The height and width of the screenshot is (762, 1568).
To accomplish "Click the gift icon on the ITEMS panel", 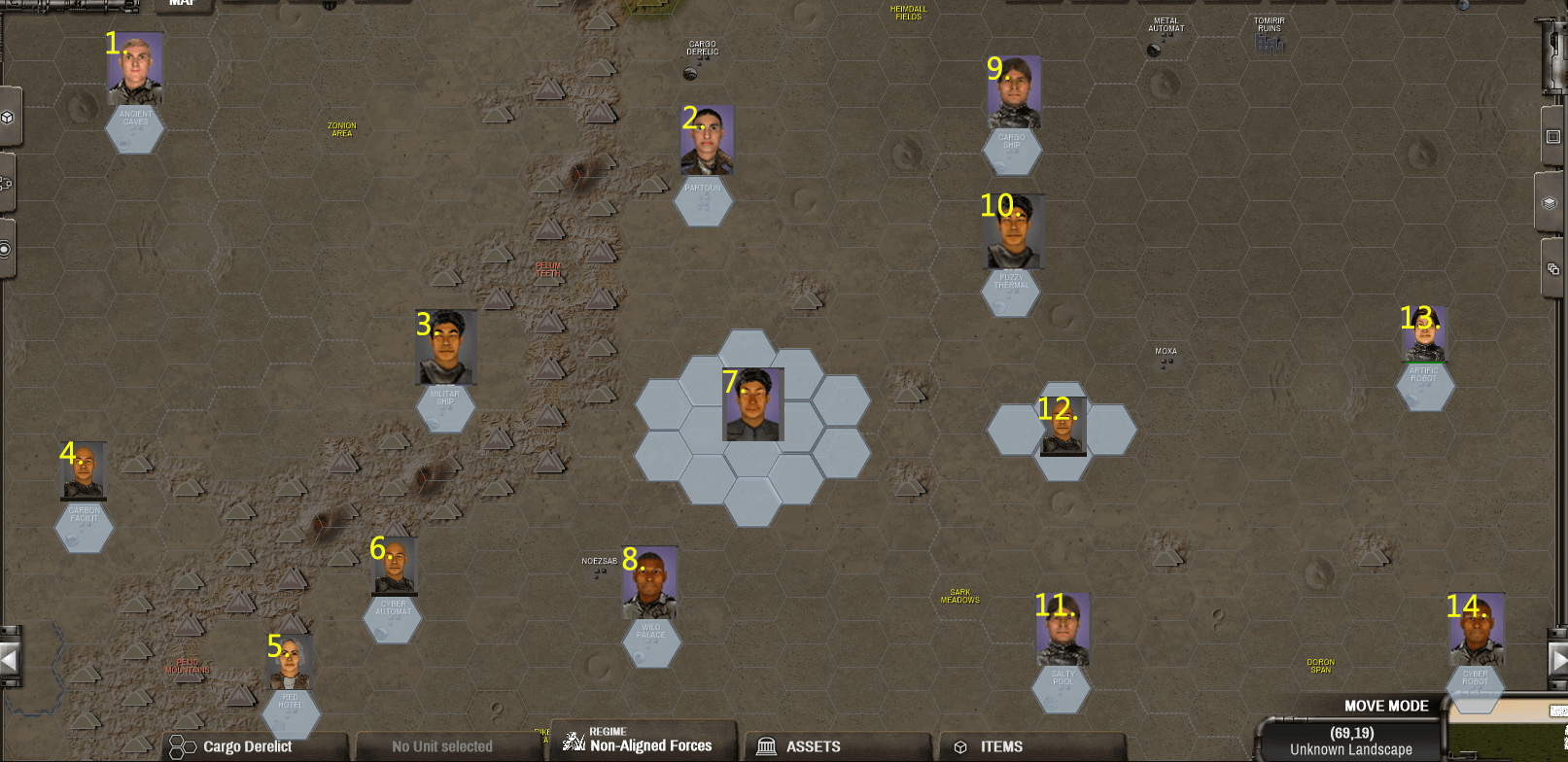I will pos(959,746).
